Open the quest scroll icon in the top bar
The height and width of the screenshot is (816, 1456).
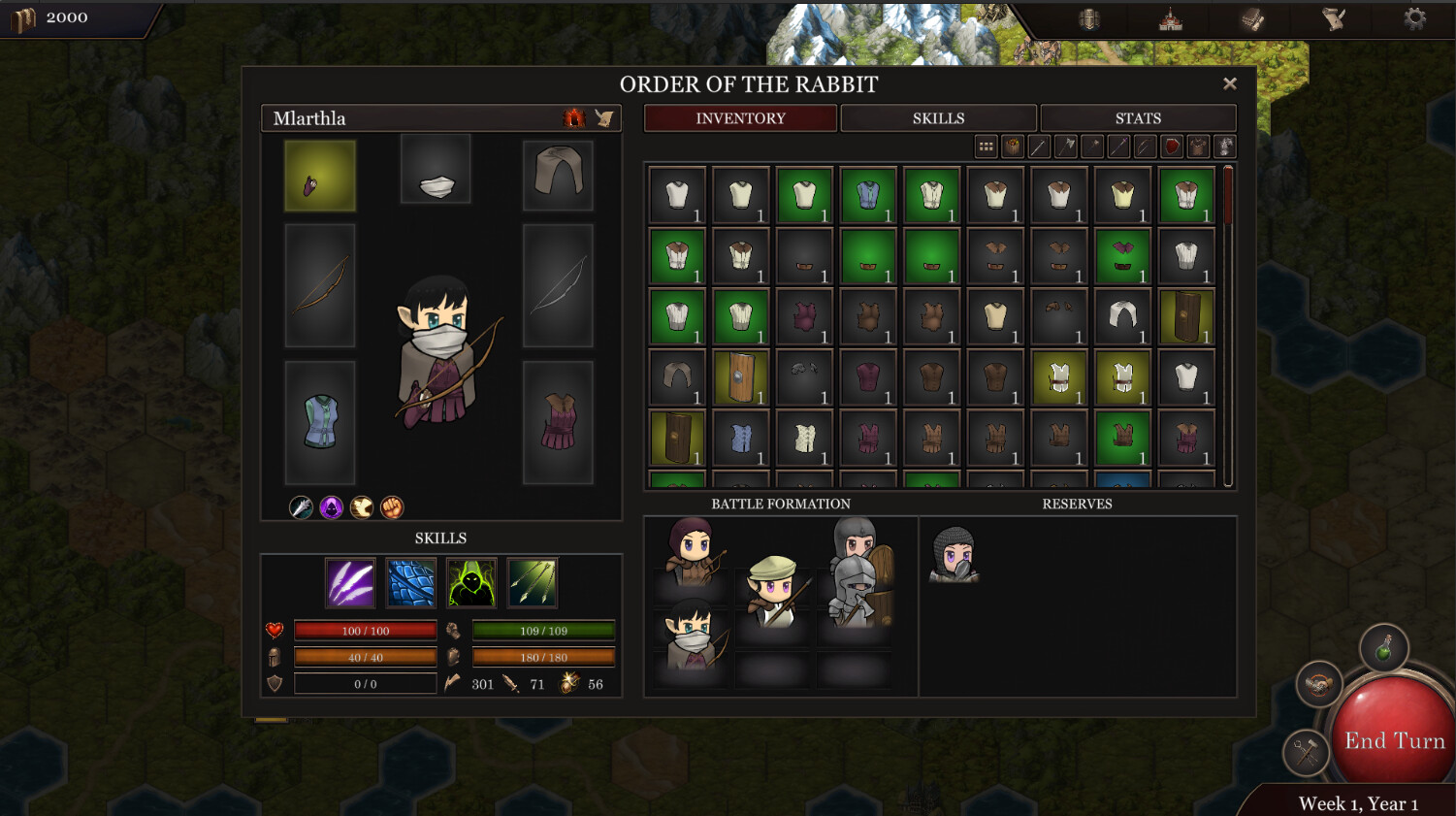[1334, 19]
